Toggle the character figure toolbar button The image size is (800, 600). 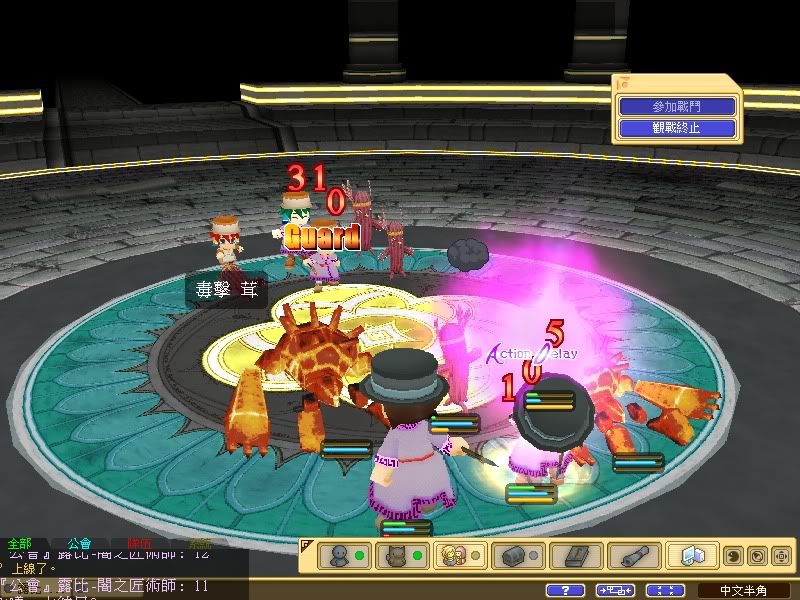click(x=340, y=555)
